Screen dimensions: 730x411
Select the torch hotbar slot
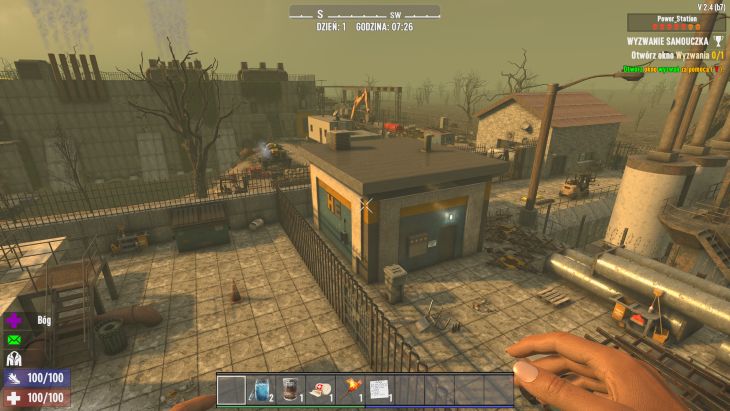pos(350,389)
